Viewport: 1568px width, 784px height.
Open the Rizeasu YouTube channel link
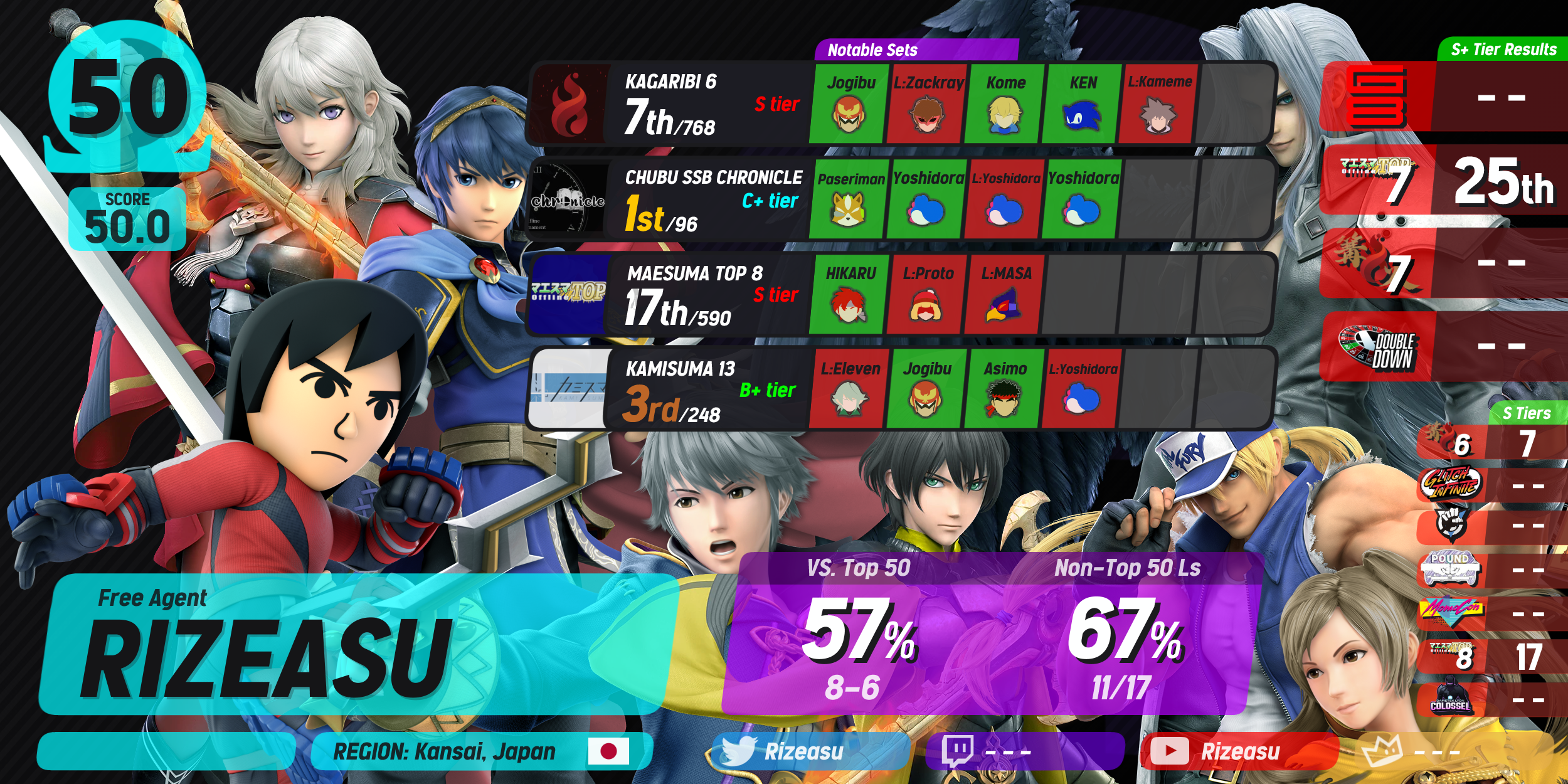(1239, 751)
